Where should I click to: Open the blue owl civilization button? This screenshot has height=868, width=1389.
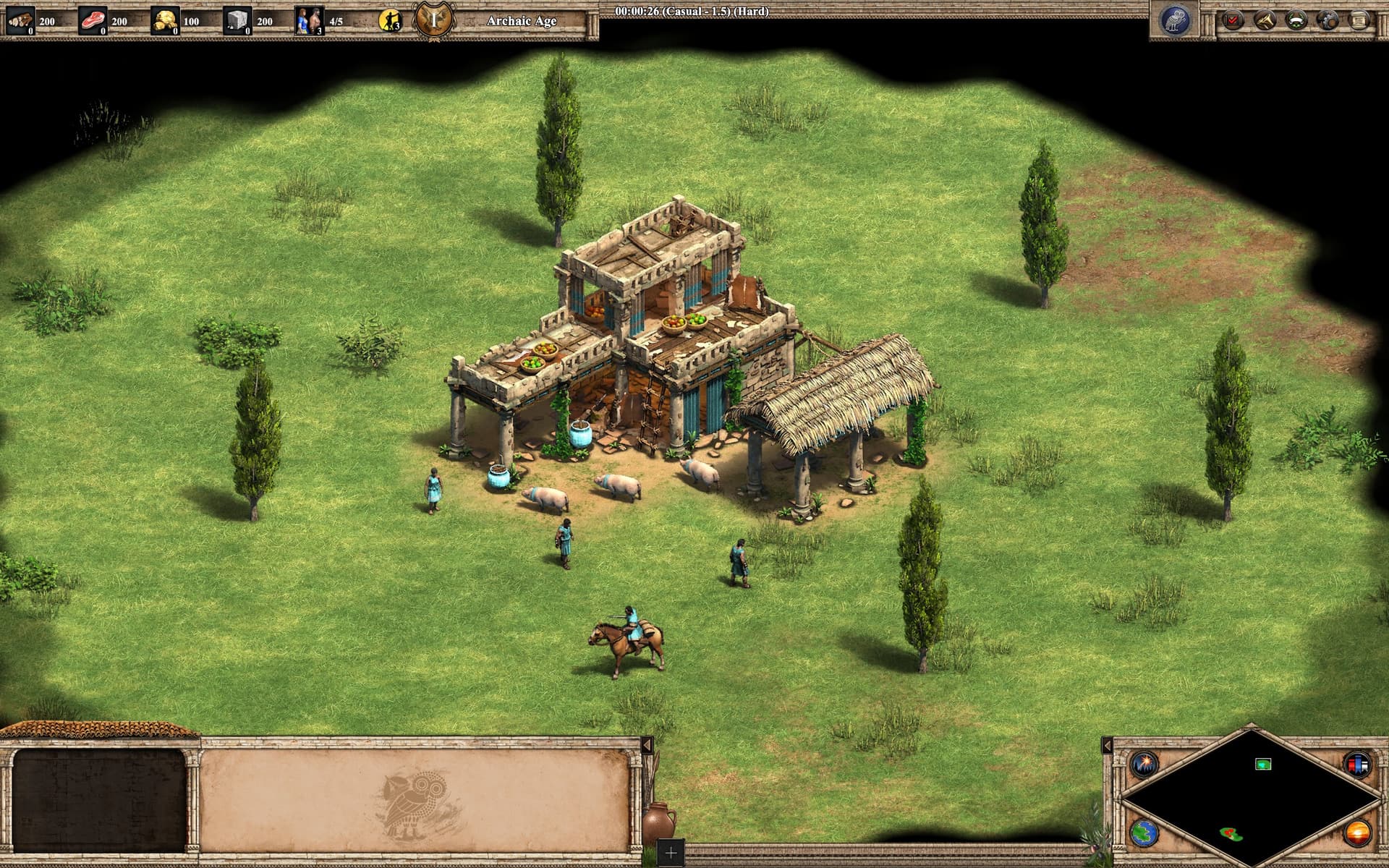(x=1175, y=20)
